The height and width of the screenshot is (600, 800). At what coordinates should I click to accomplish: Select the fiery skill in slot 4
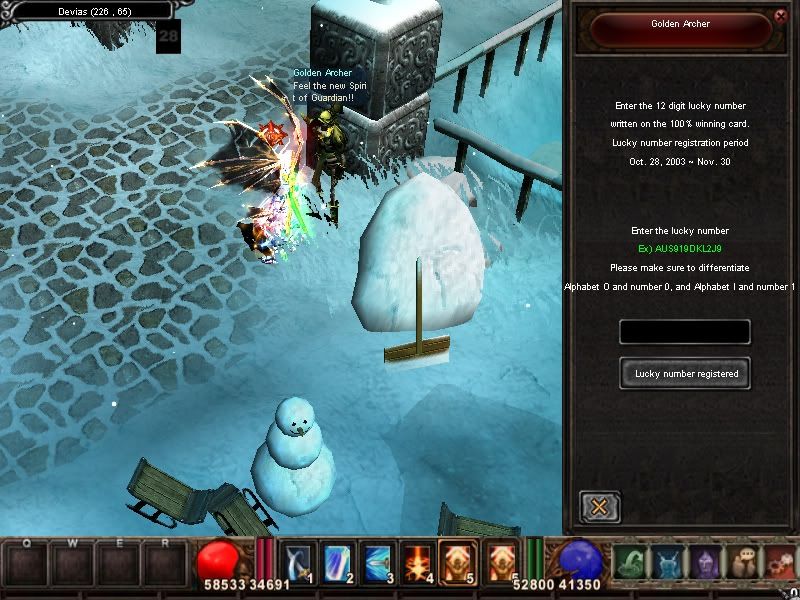tap(417, 562)
